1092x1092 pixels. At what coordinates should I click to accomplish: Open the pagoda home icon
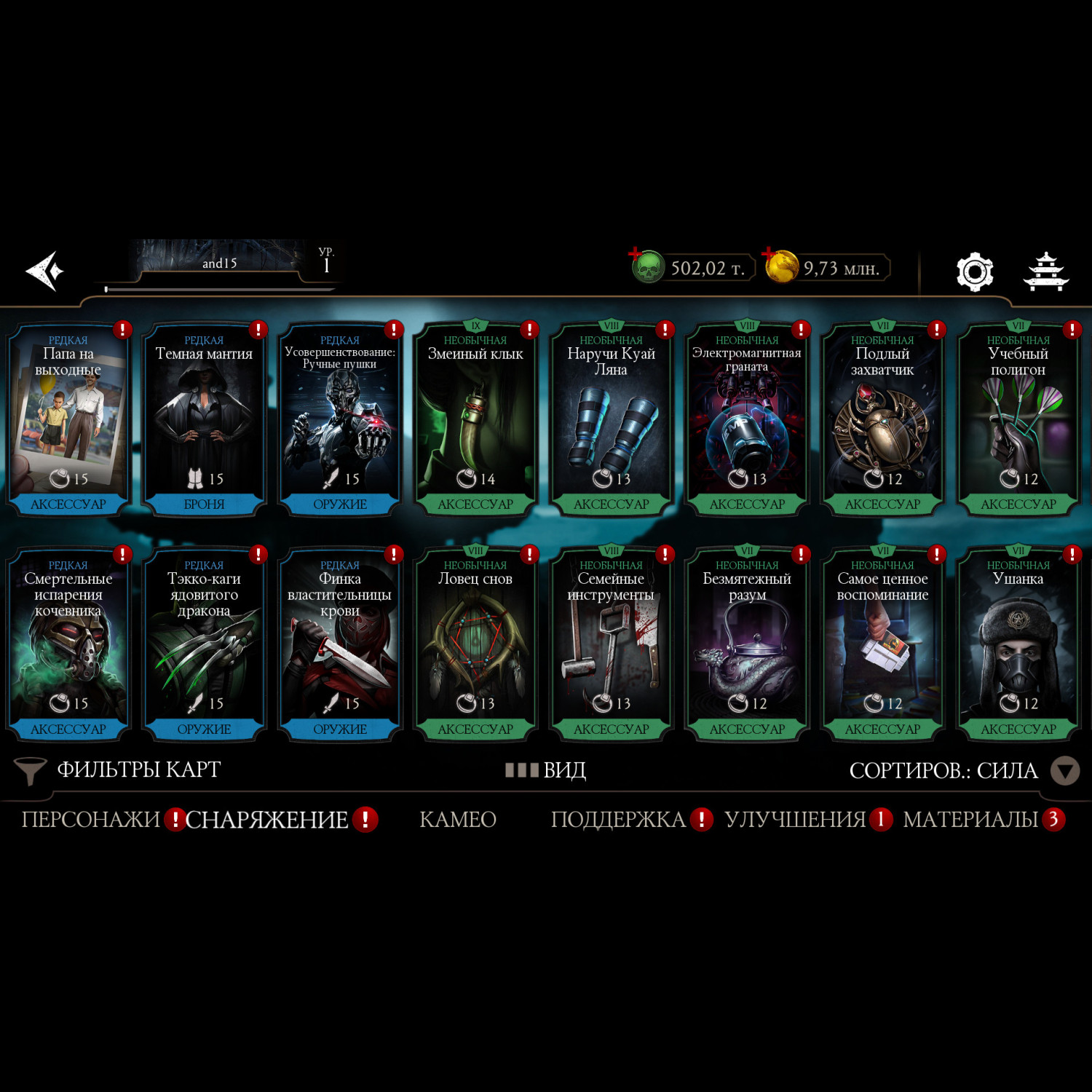[x=1046, y=272]
